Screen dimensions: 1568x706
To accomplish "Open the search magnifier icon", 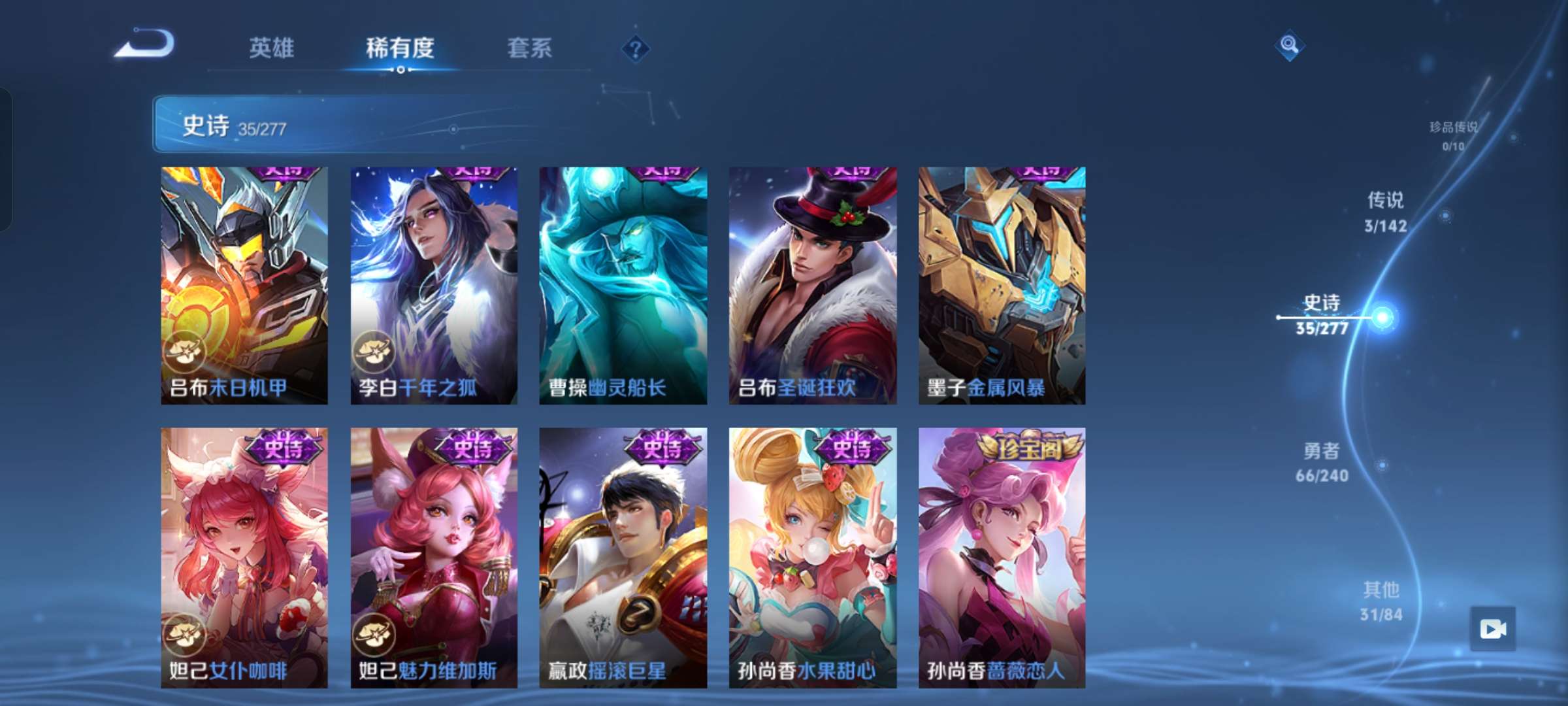I will pos(1290,46).
